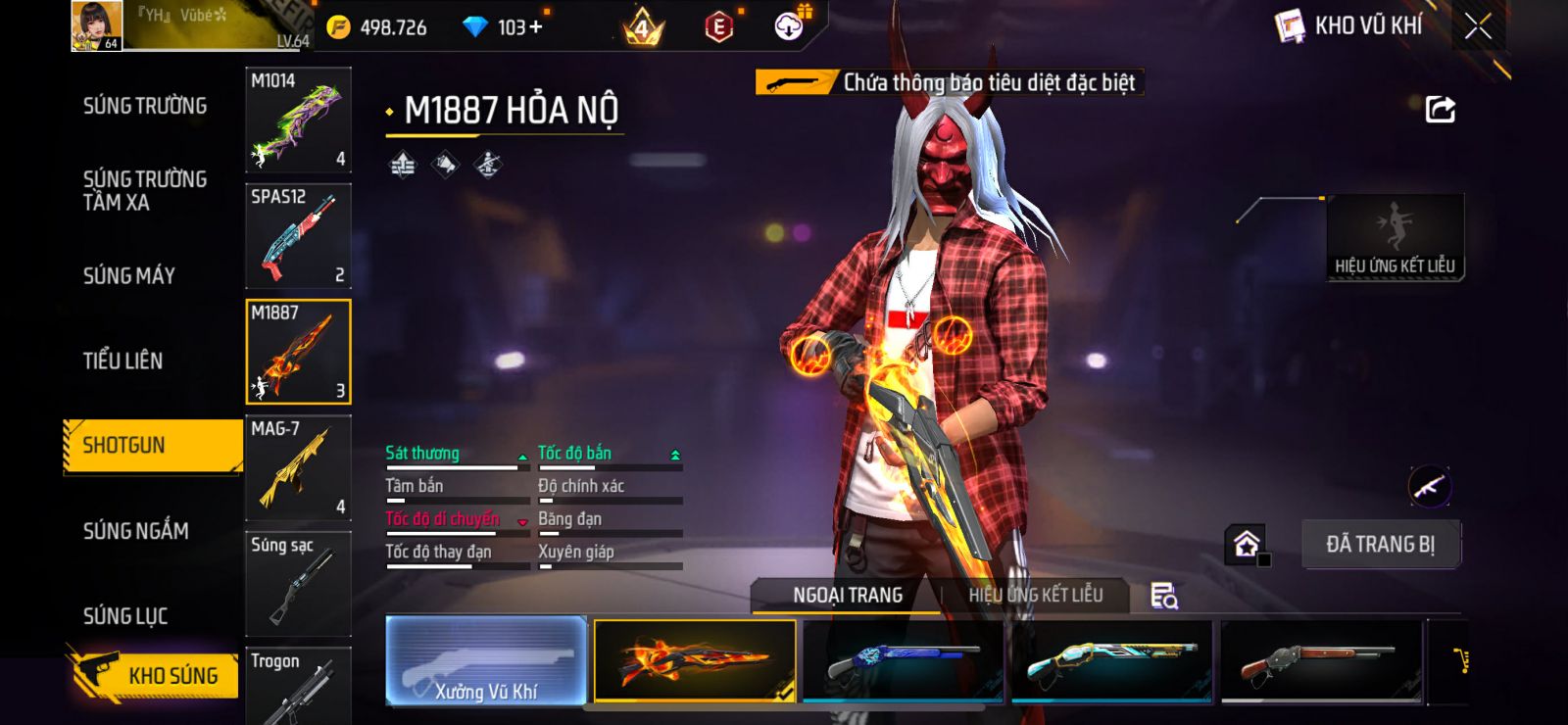Viewport: 1568px width, 725px height.
Task: Switch to the Hiệu Ứng Kết Liễu tab
Action: [x=1035, y=595]
